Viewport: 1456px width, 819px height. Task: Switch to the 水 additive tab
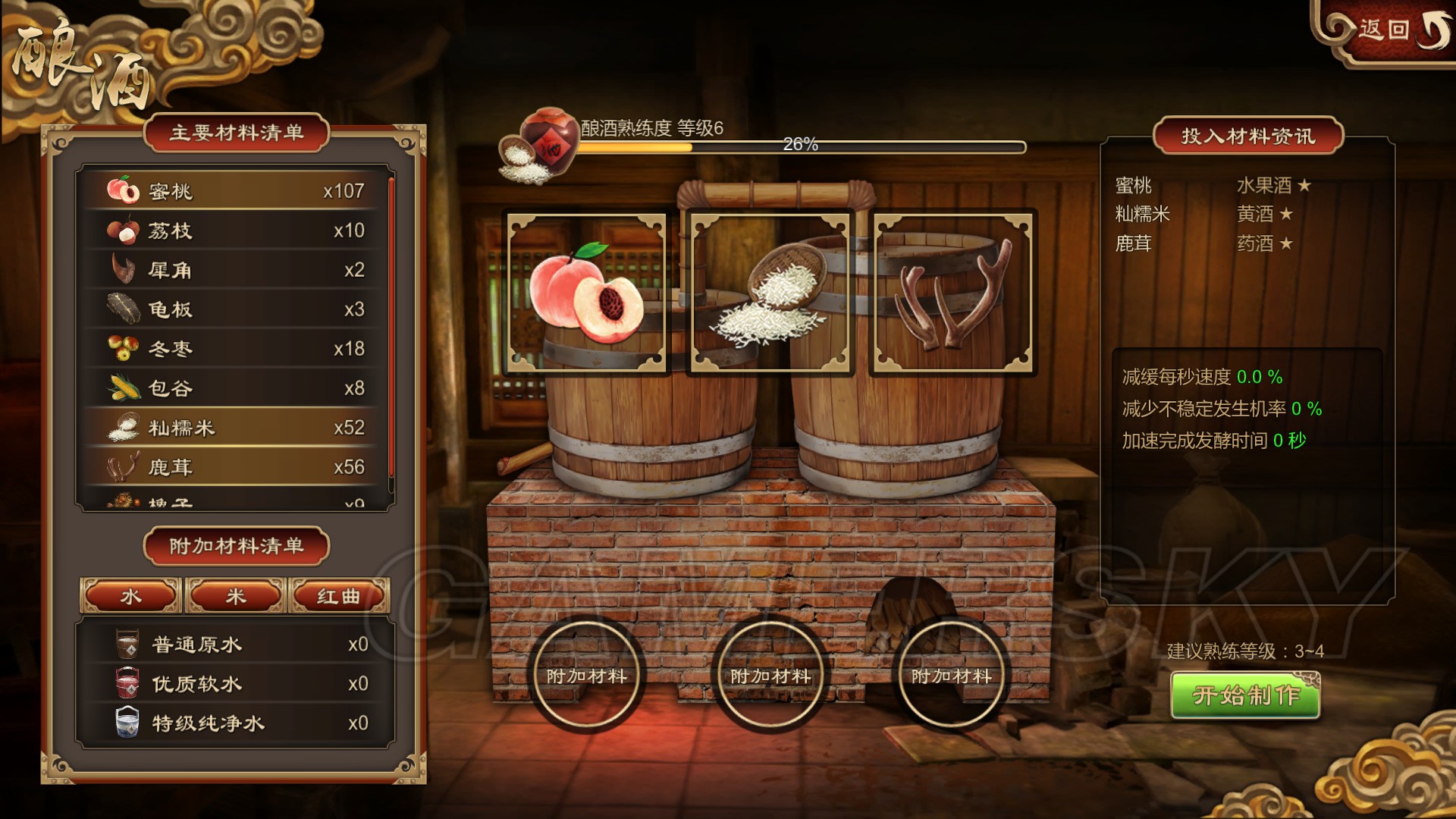[x=131, y=596]
